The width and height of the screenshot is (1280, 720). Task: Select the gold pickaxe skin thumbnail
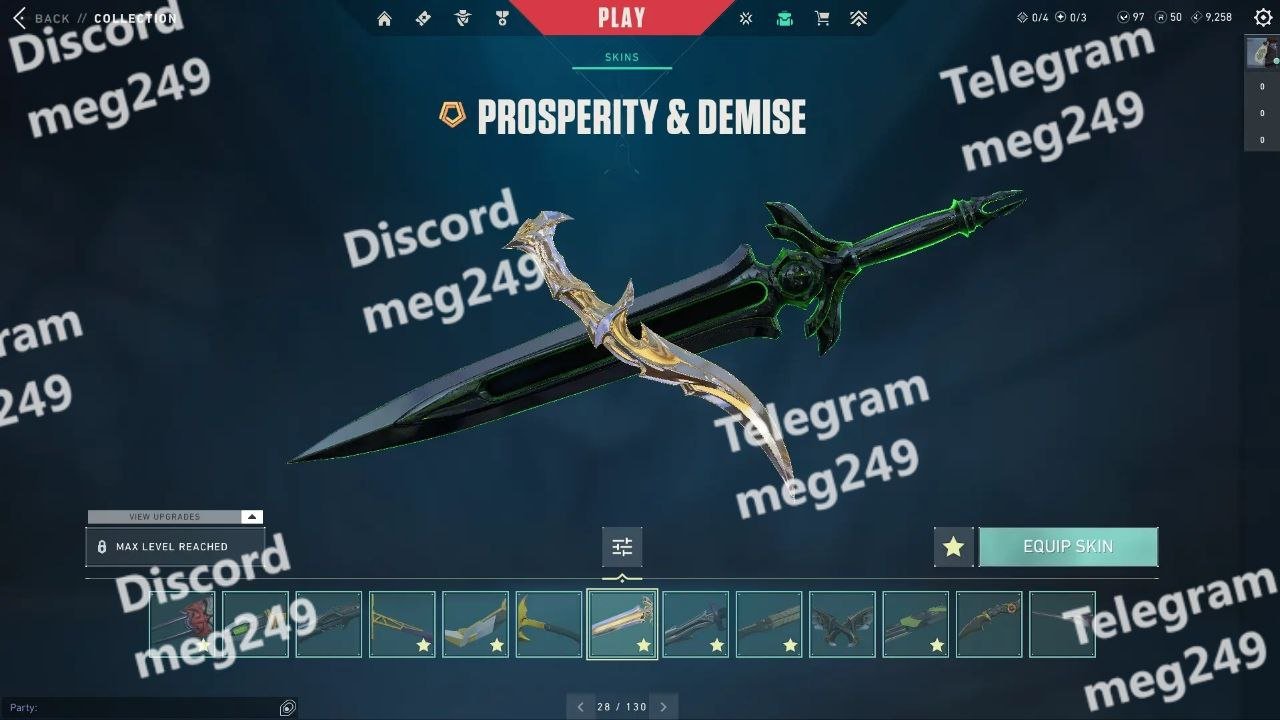[549, 624]
